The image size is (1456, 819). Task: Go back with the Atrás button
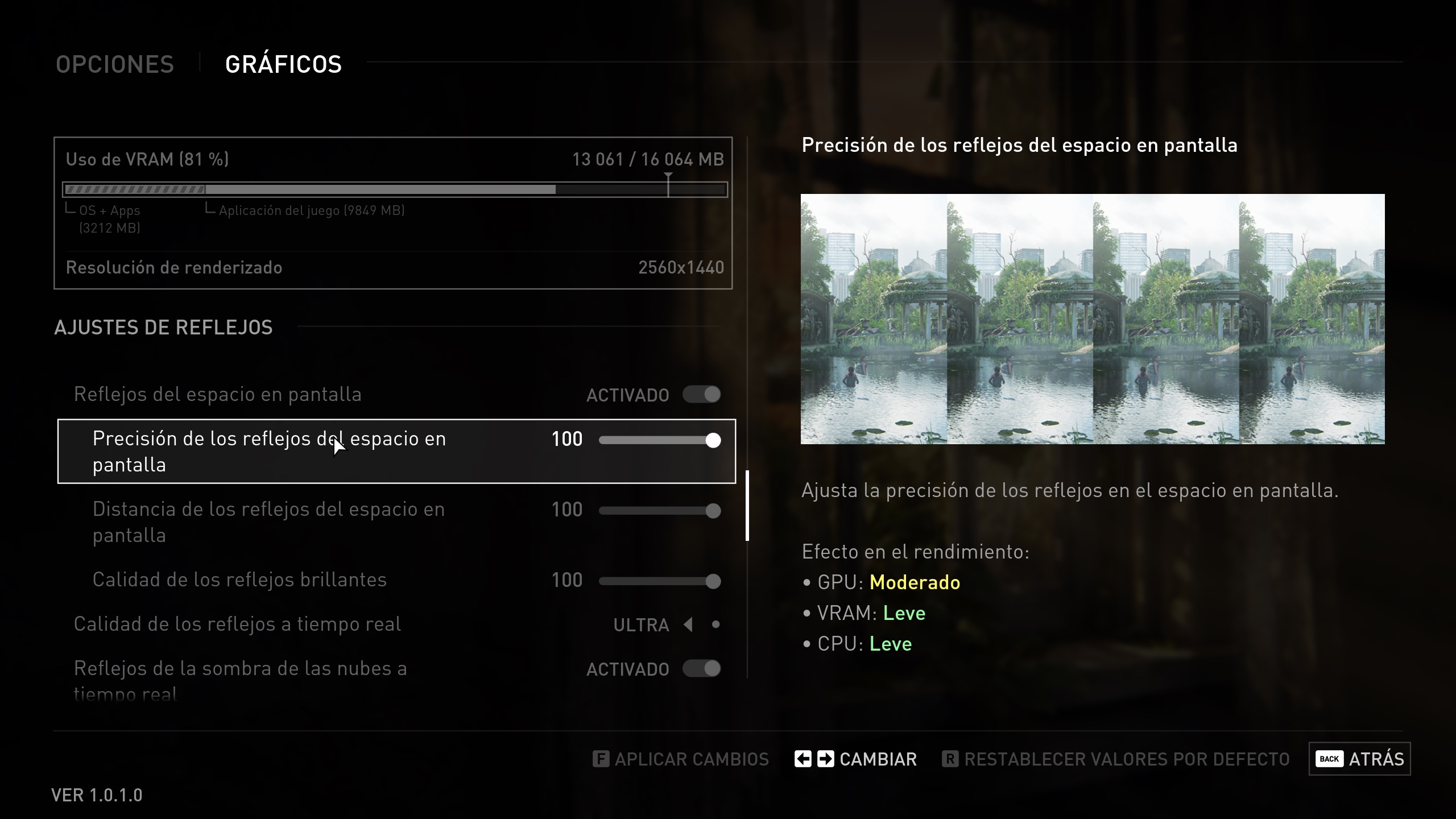pyautogui.click(x=1359, y=759)
